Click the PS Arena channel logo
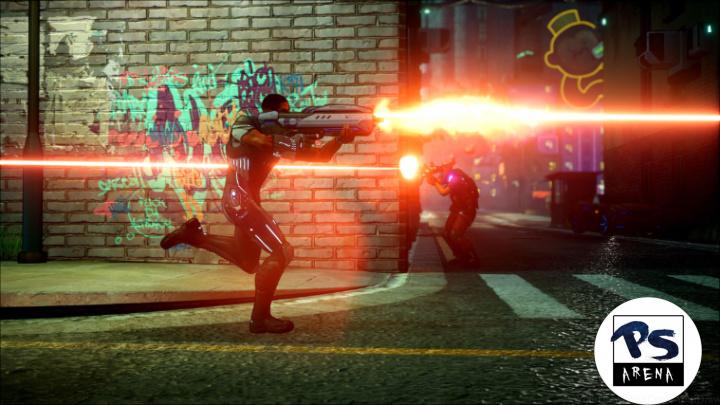Image resolution: width=720 pixels, height=405 pixels. [x=647, y=350]
